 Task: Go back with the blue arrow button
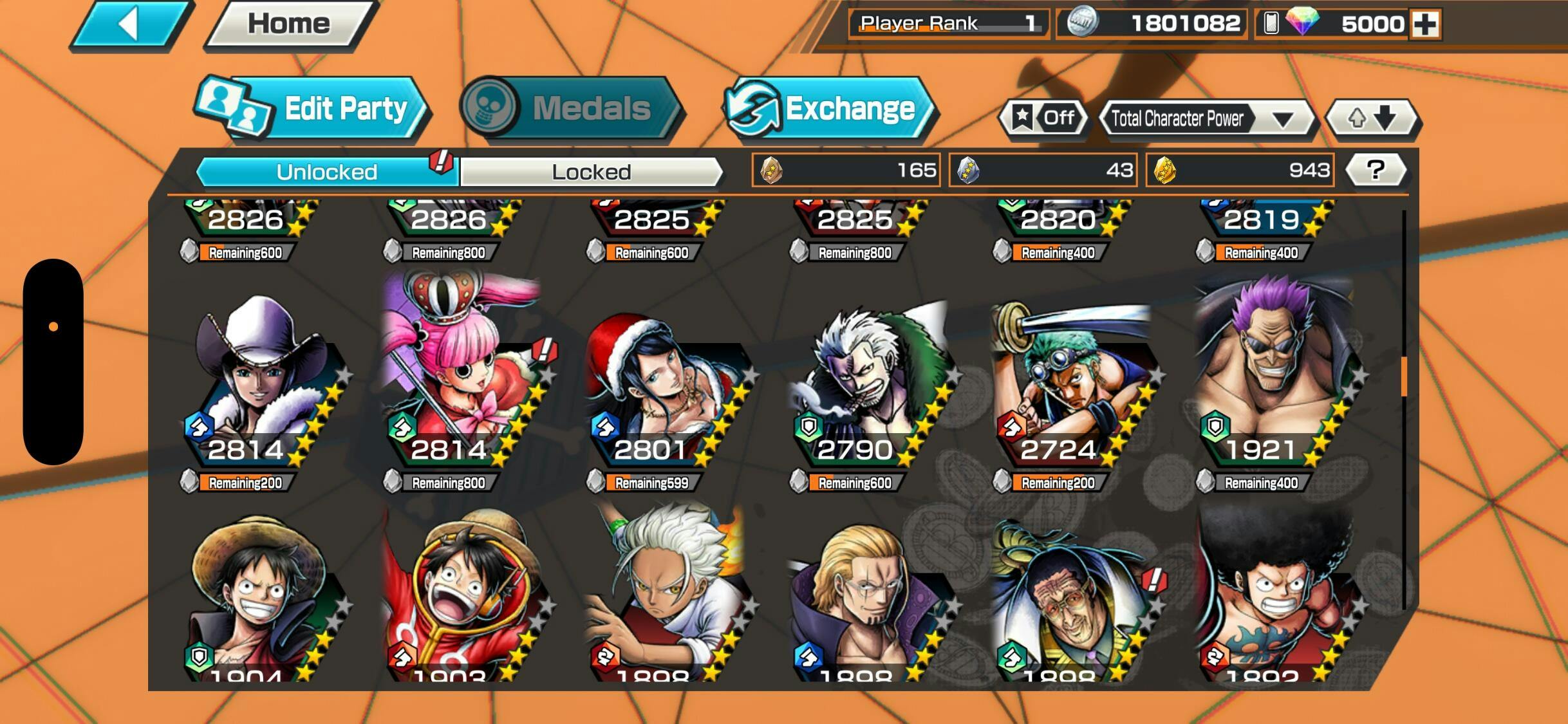(x=131, y=25)
